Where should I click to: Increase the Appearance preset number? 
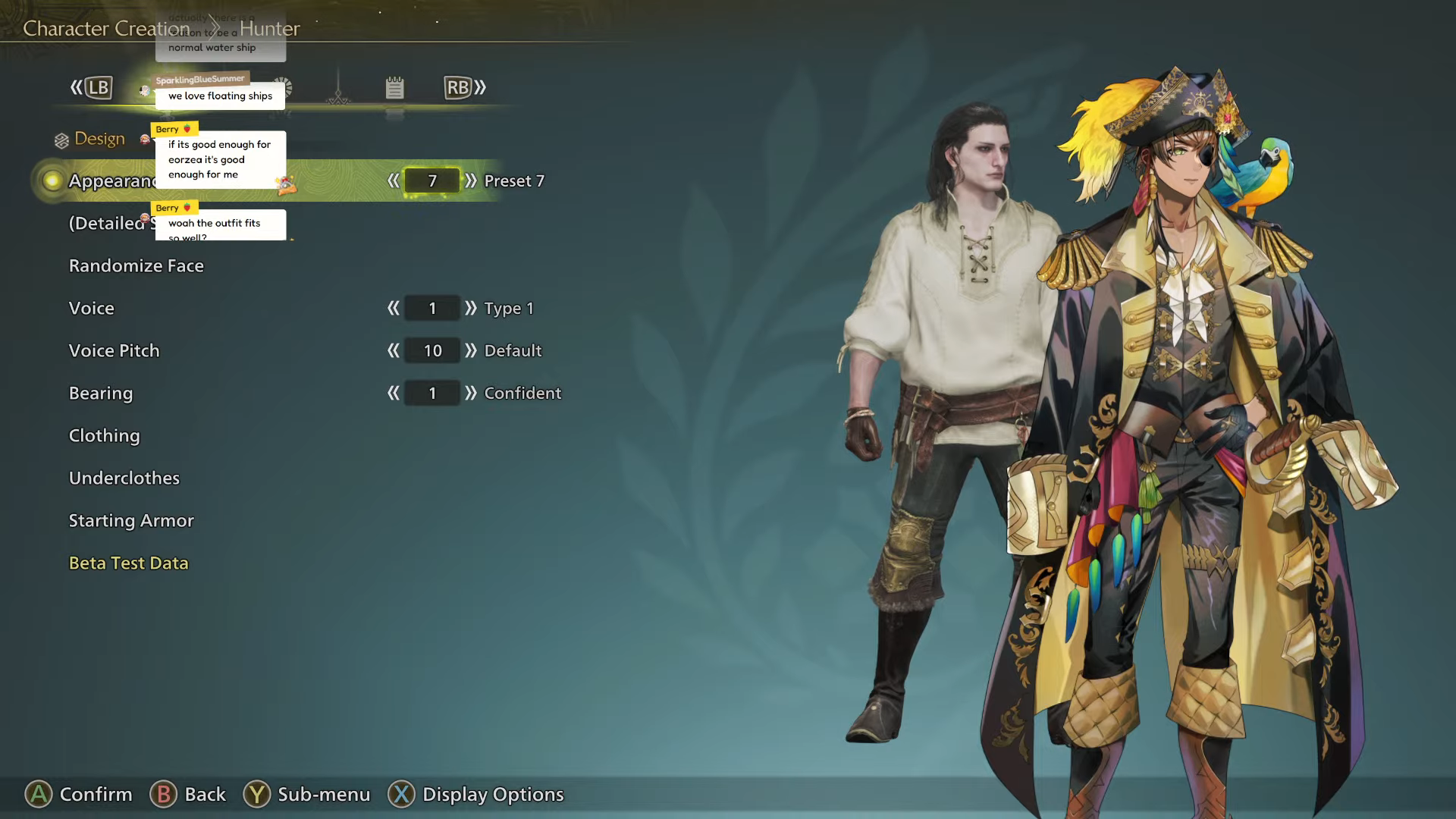pos(471,180)
